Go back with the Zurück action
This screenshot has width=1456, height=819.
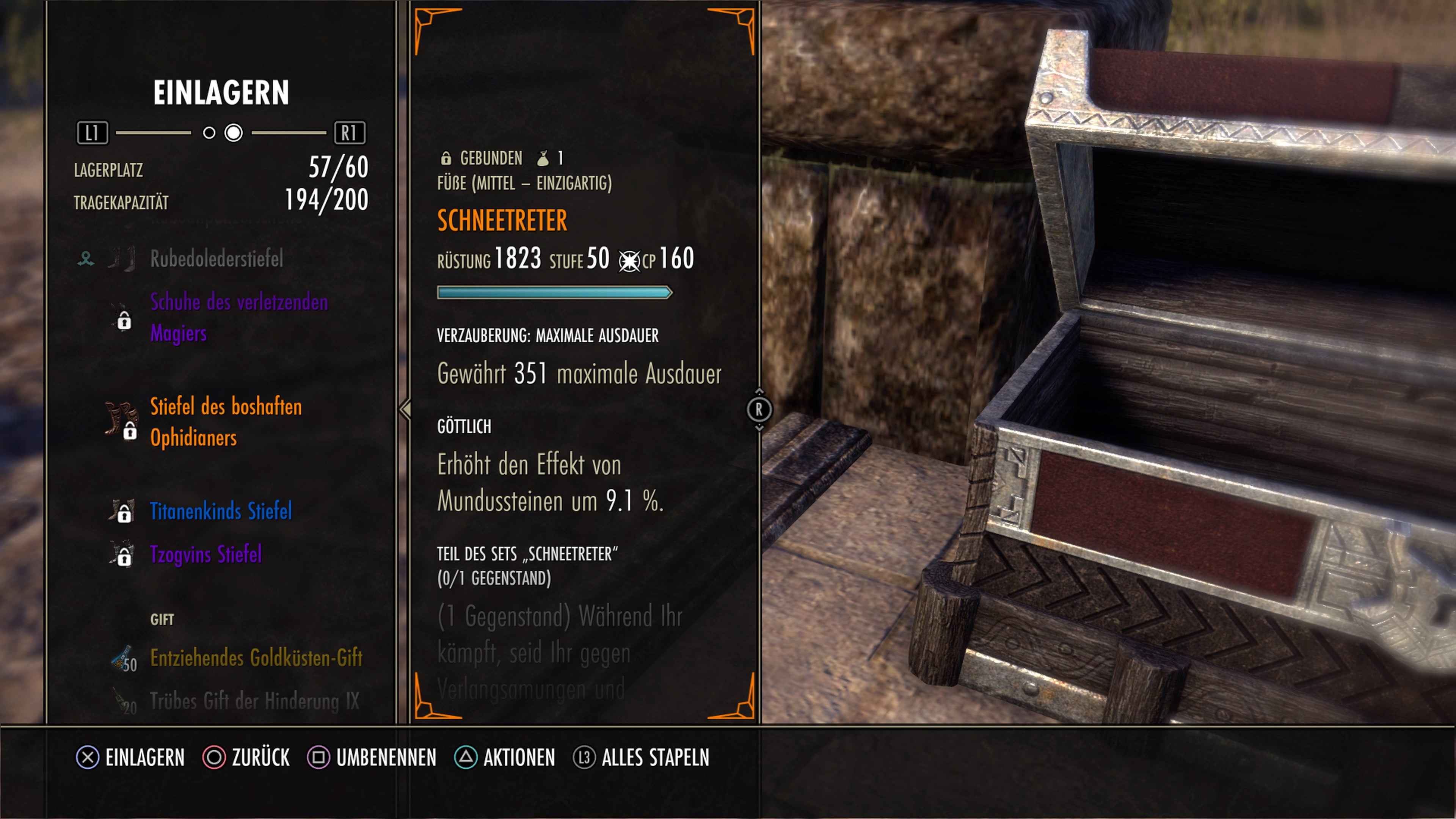tap(246, 758)
